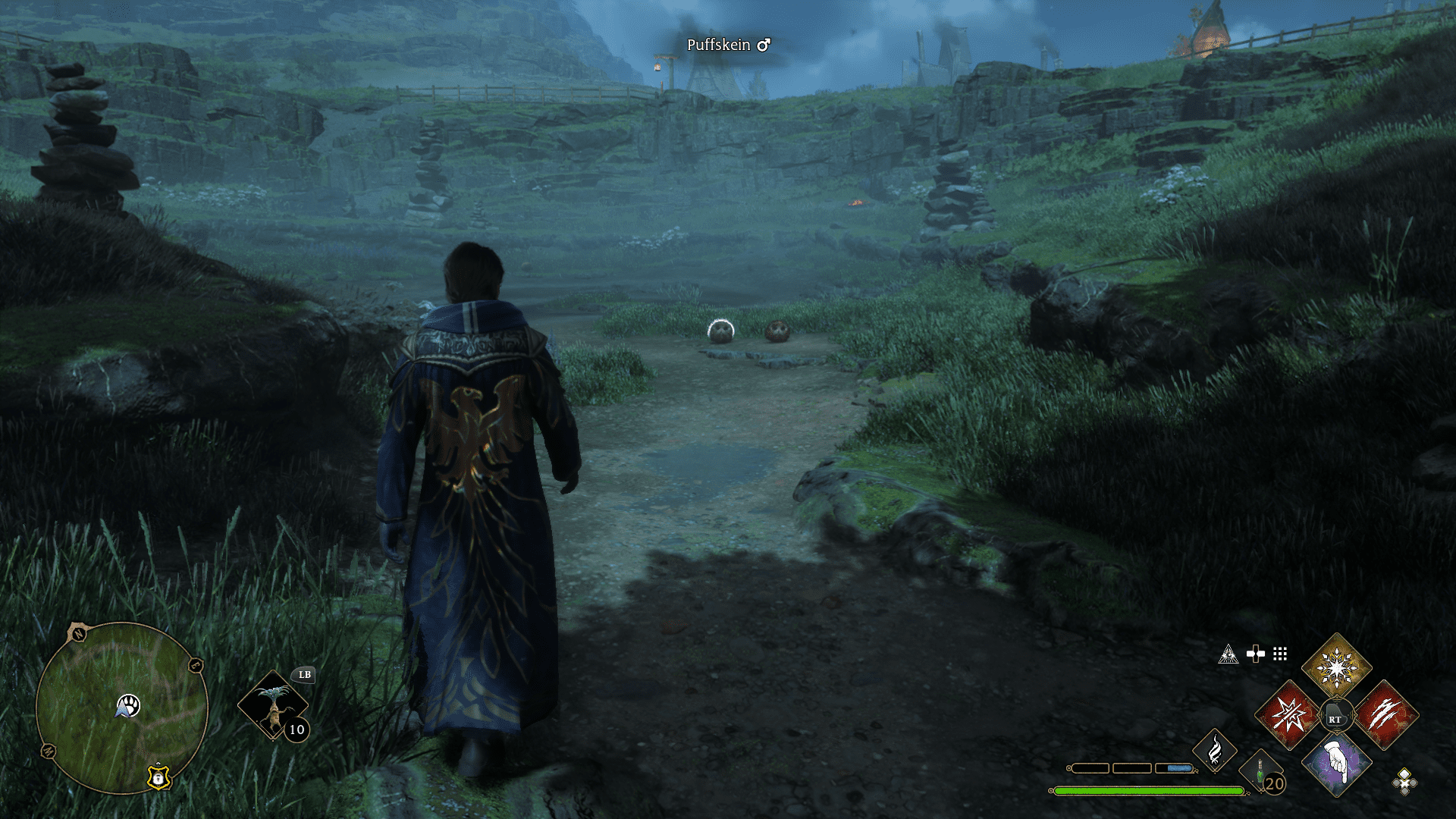Click the eye pyramid indicator above the spells
Image resolution: width=1456 pixels, height=819 pixels.
tap(1228, 653)
